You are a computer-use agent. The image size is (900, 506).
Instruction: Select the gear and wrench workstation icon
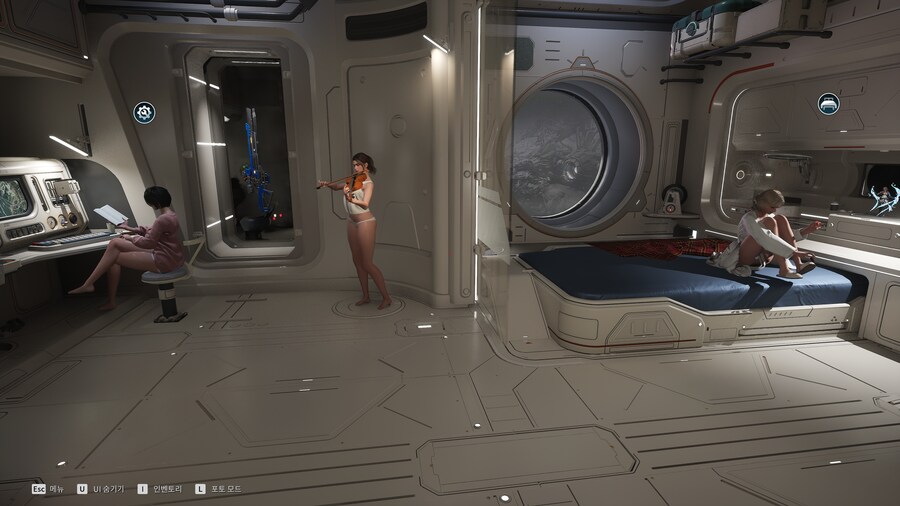point(144,112)
